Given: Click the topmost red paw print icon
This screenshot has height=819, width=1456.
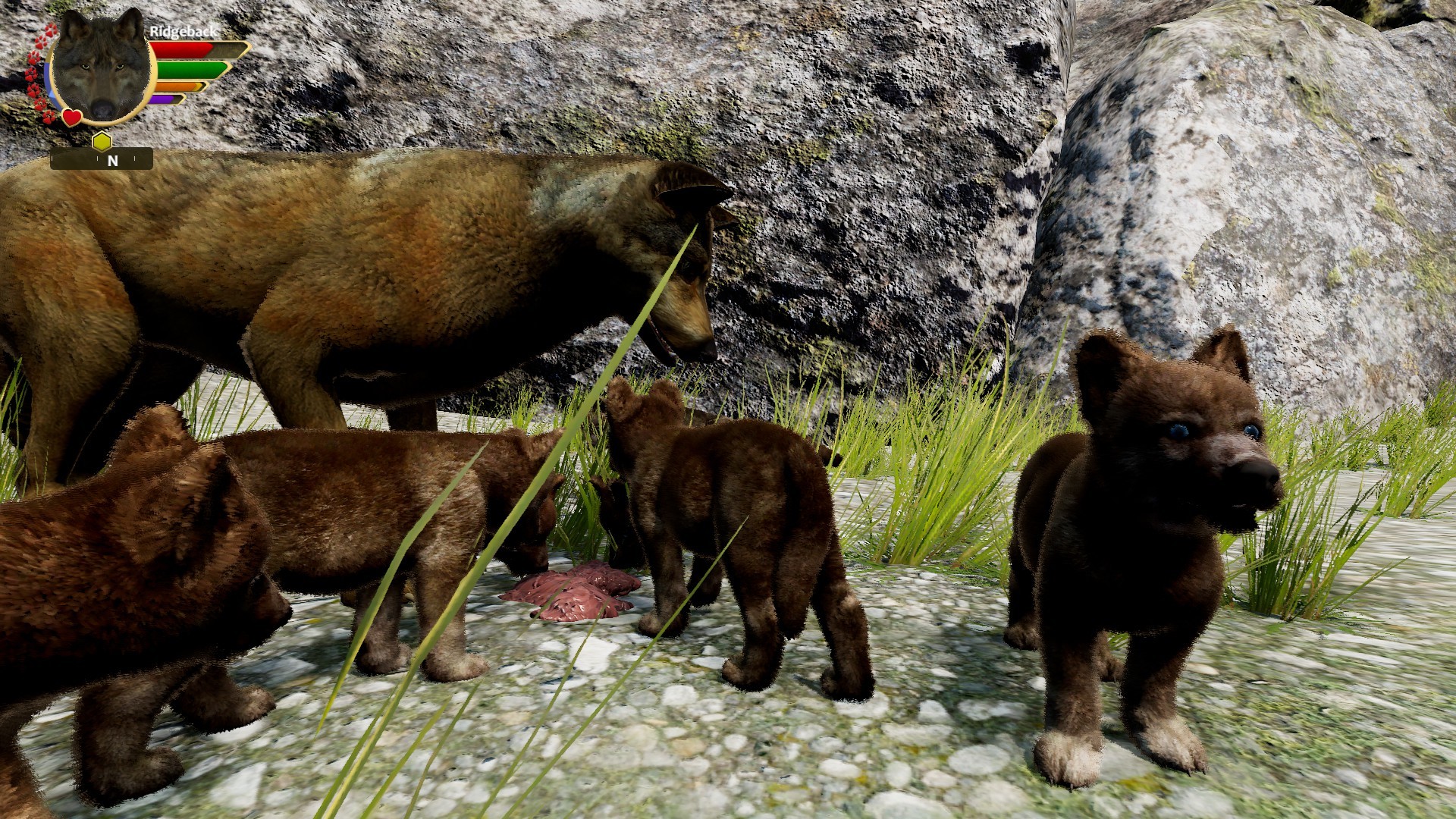Looking at the screenshot, I should [51, 29].
